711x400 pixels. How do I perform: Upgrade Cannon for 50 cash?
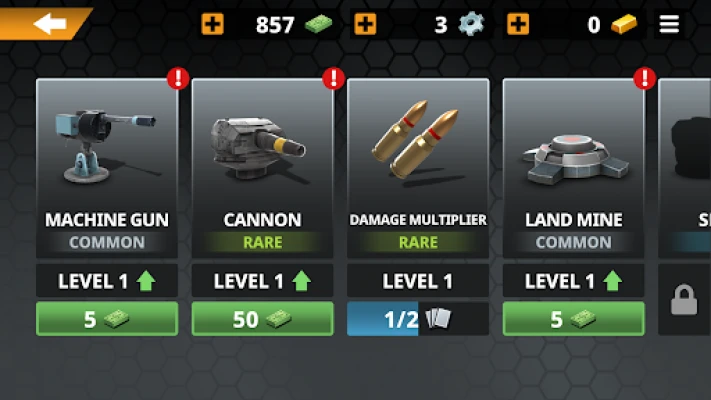point(262,319)
